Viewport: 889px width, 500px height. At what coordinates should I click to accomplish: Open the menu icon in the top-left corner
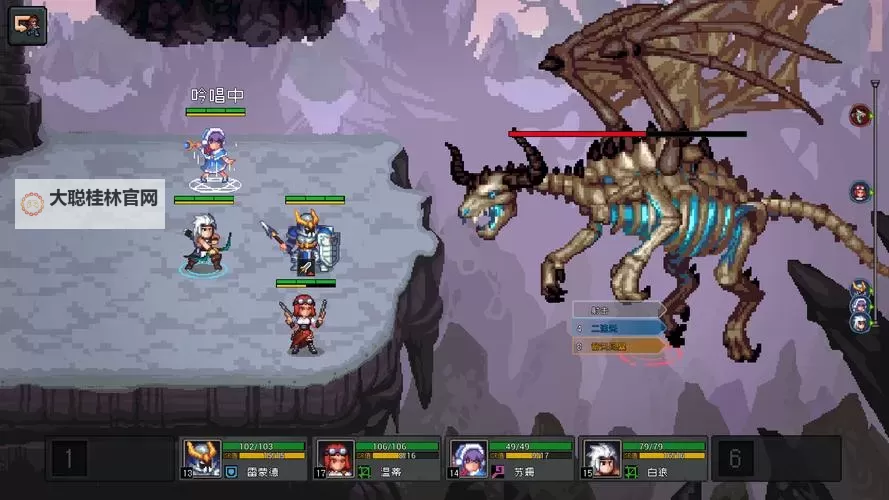click(x=27, y=25)
